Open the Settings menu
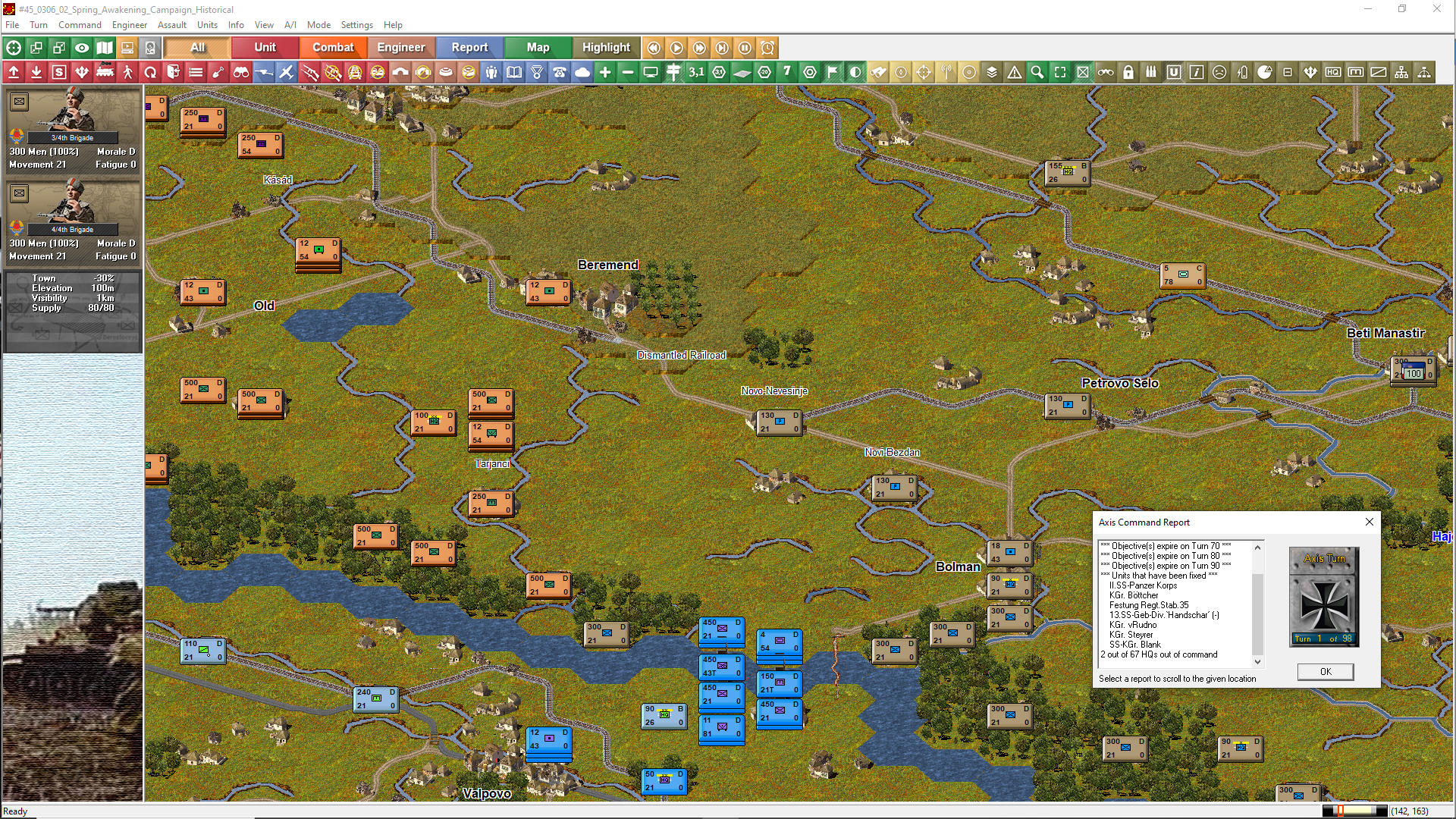This screenshot has width=1456, height=819. (356, 24)
